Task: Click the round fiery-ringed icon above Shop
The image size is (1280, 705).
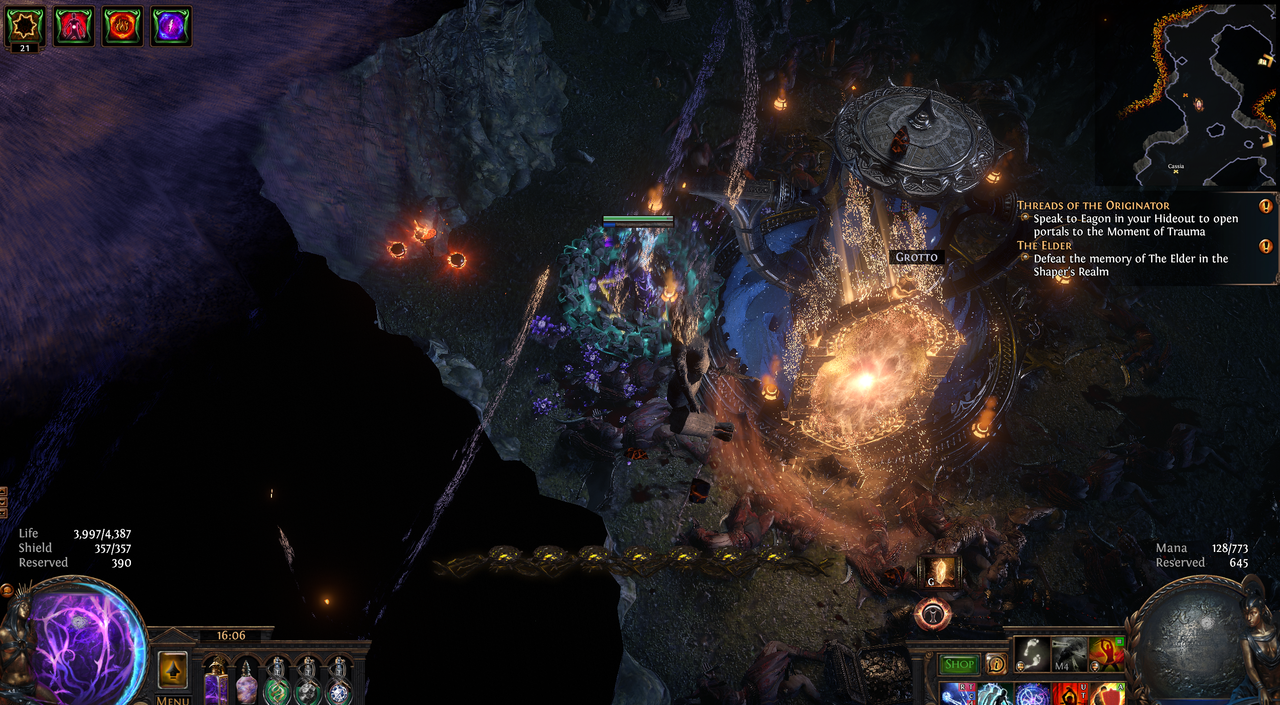Action: click(x=932, y=615)
